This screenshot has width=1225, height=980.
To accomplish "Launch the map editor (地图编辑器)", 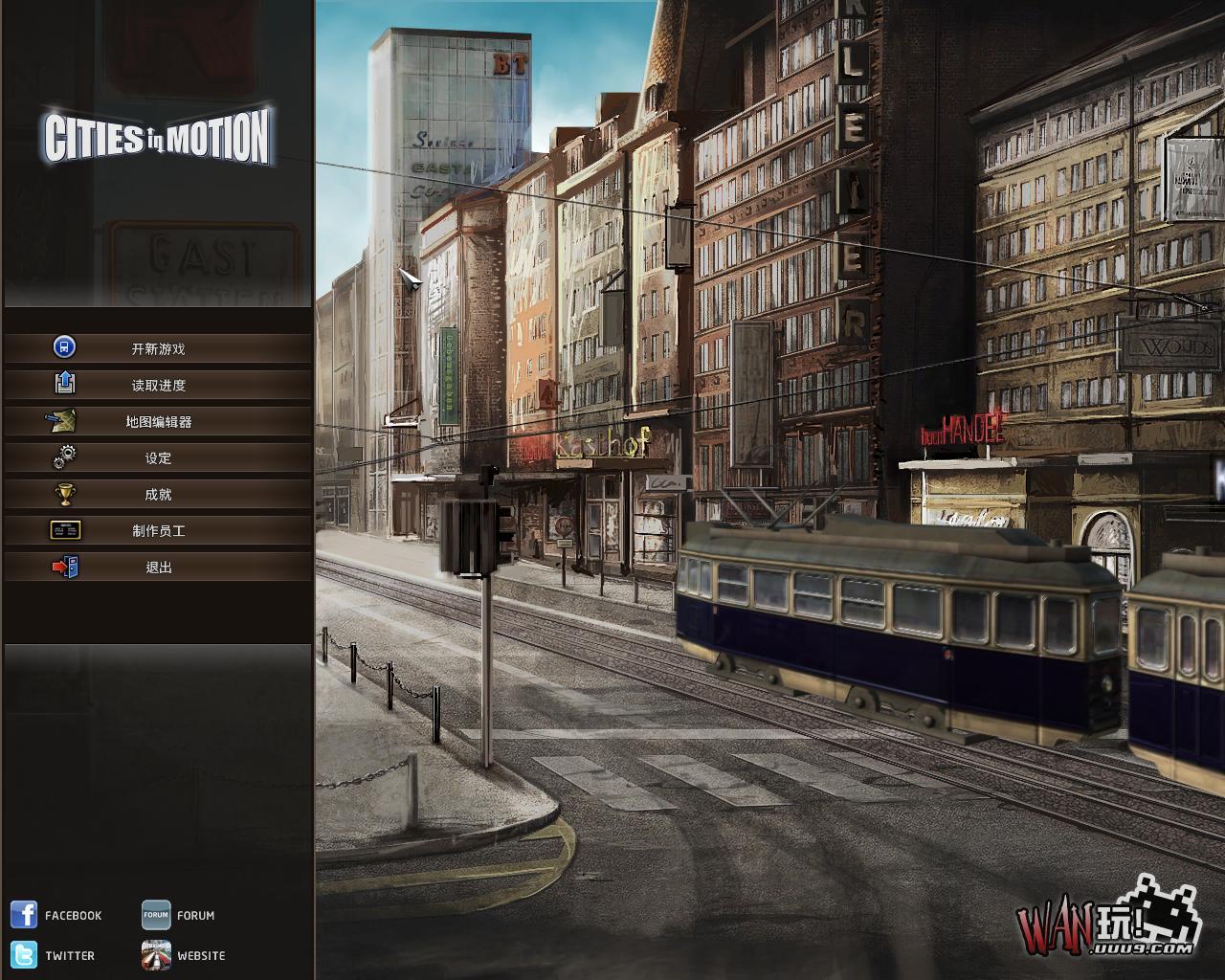I will tap(158, 421).
